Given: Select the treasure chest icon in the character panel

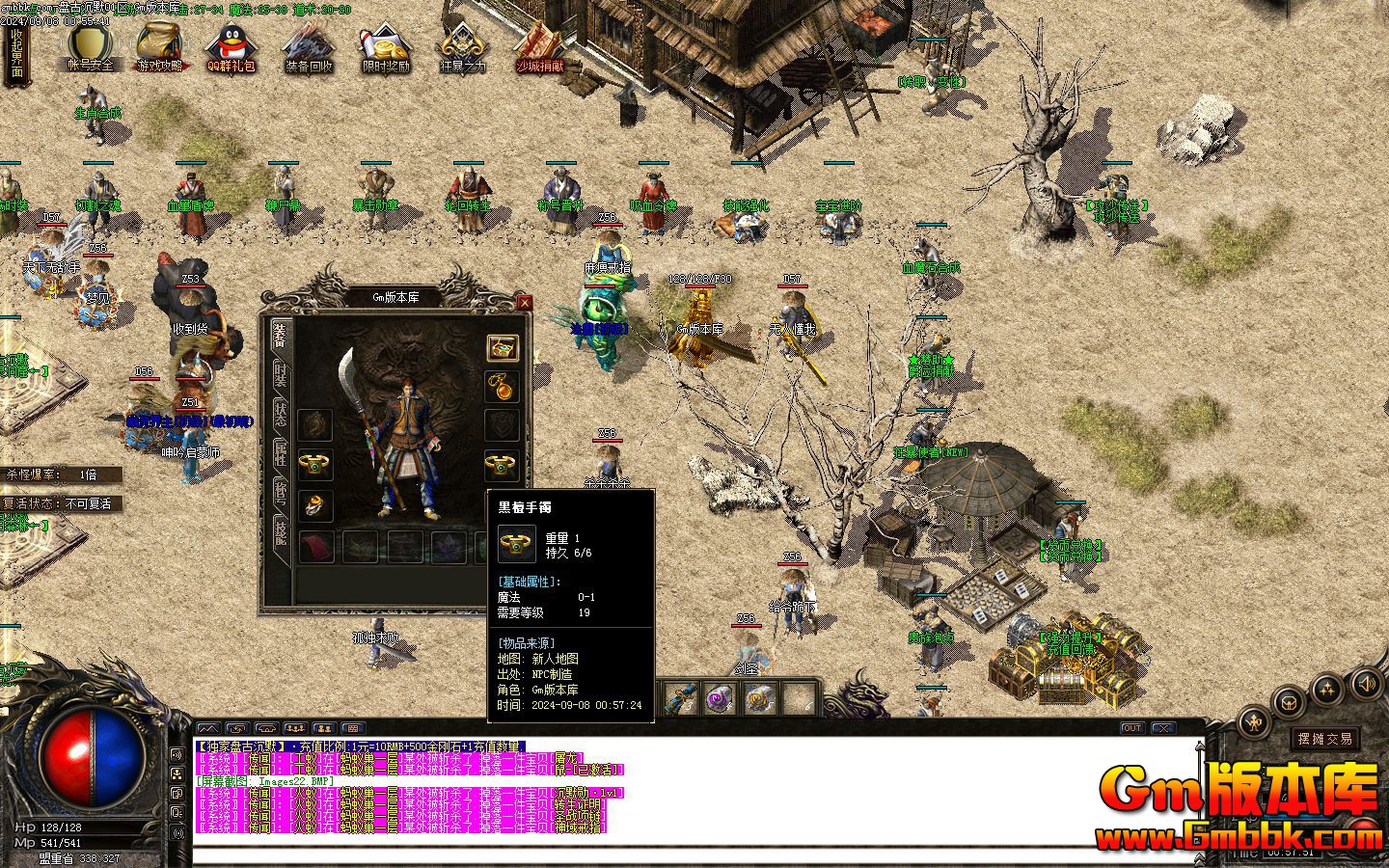Looking at the screenshot, I should click(502, 348).
